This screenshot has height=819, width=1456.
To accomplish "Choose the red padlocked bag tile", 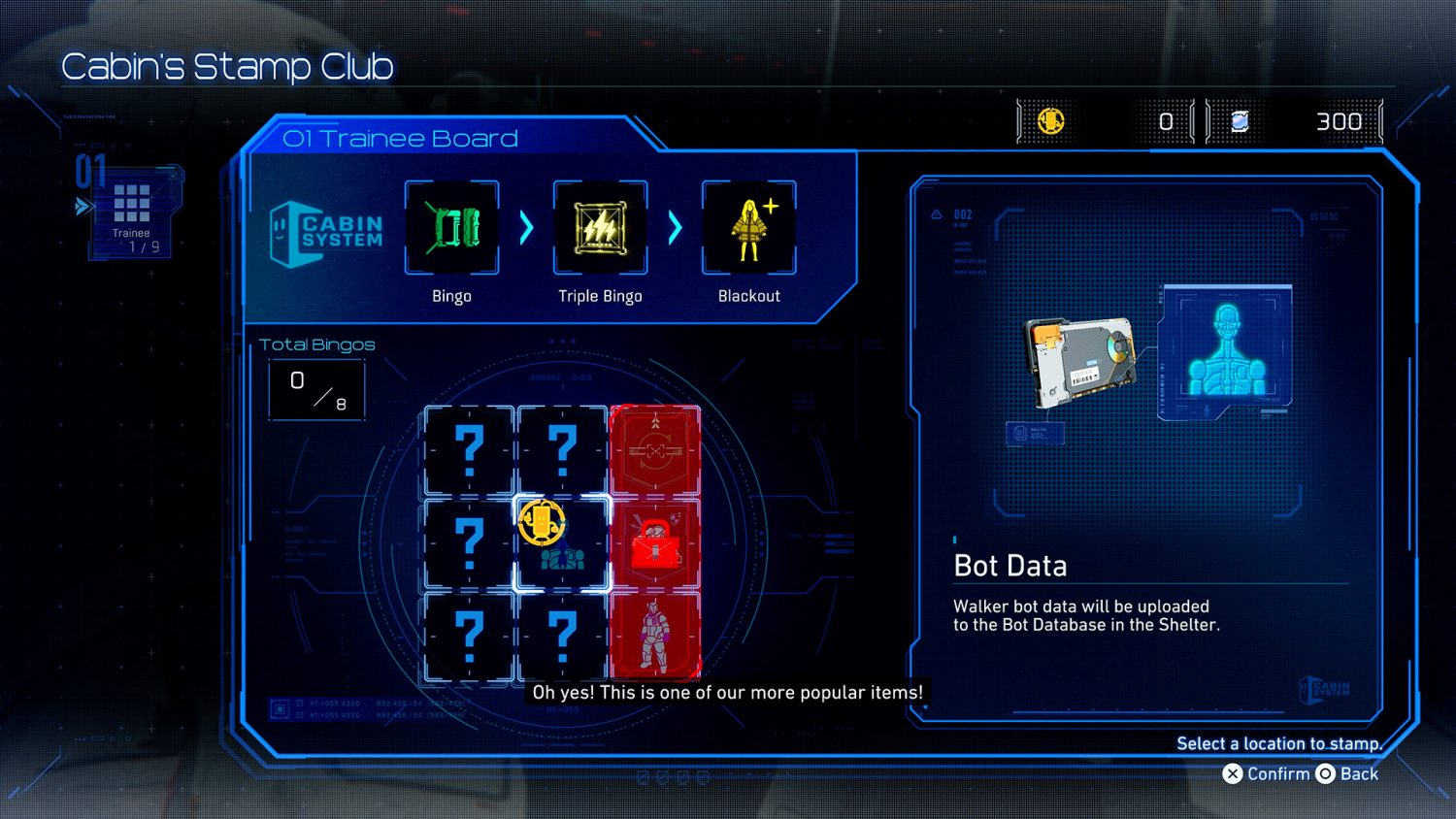I will tap(655, 543).
